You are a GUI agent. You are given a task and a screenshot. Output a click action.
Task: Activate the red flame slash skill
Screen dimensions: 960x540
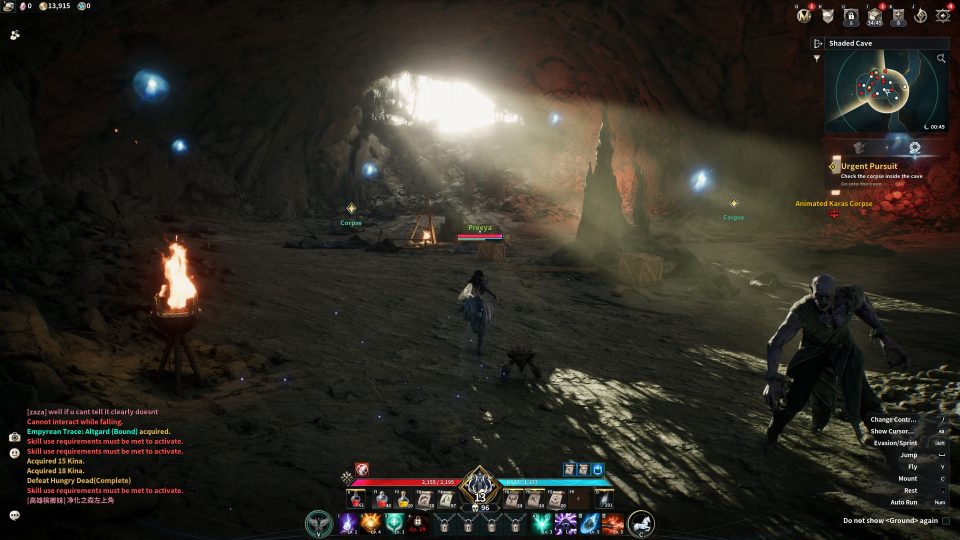[x=613, y=522]
